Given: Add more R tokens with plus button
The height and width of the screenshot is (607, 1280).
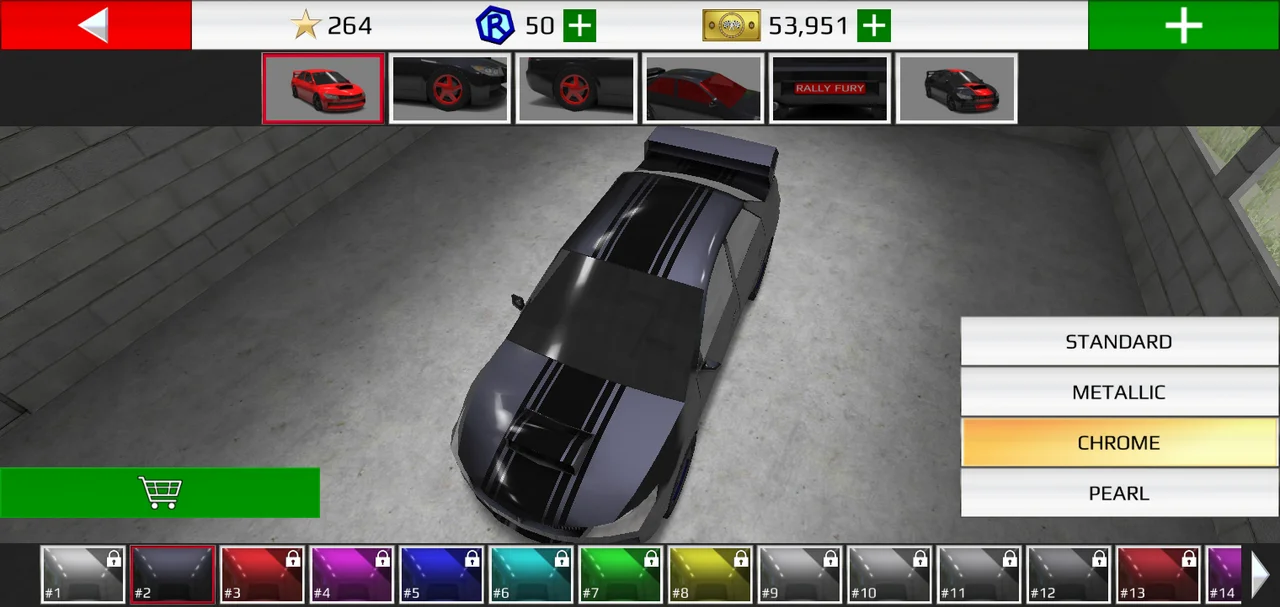Looking at the screenshot, I should (x=579, y=26).
